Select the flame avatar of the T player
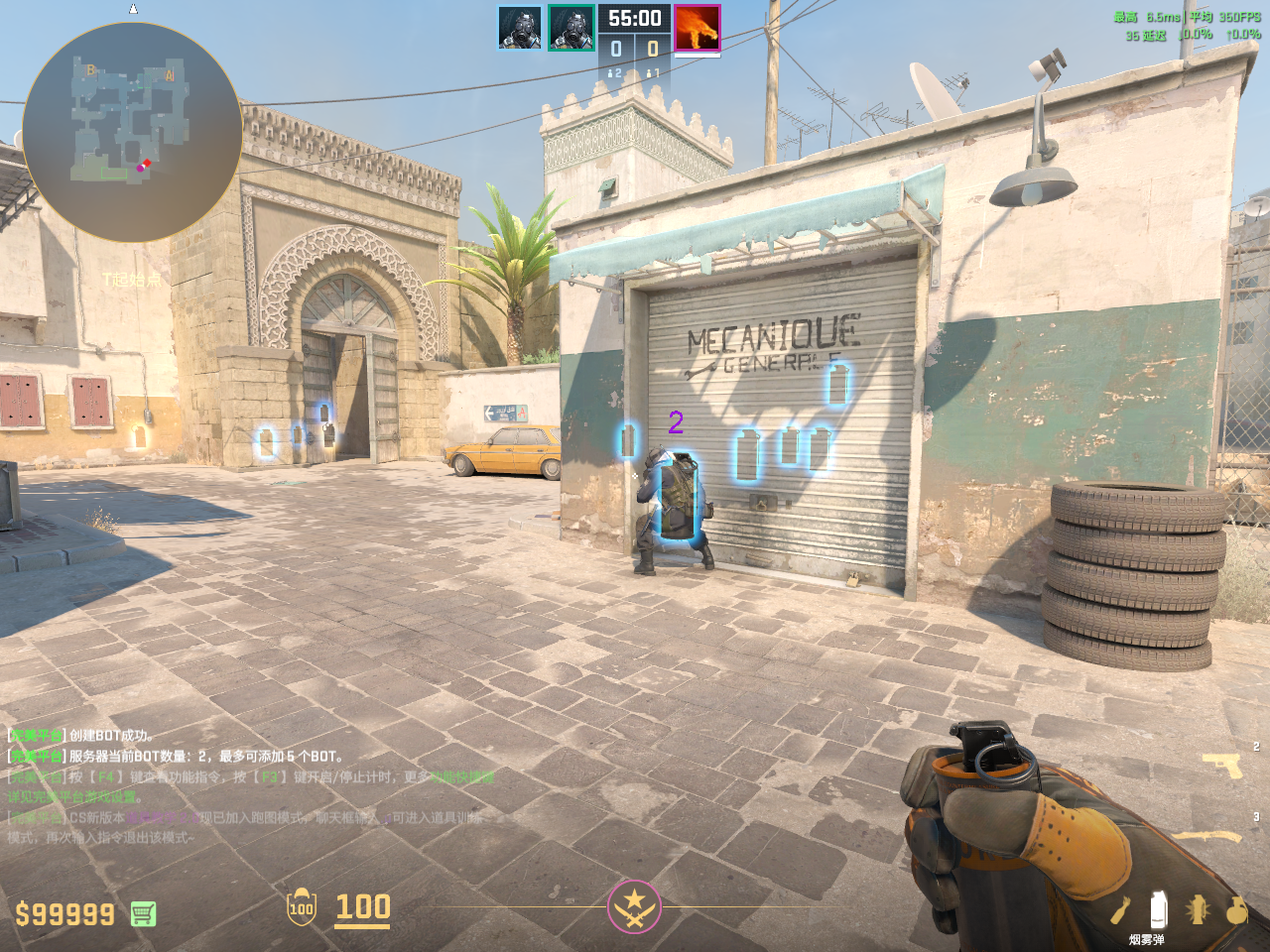This screenshot has width=1270, height=952. 697,28
